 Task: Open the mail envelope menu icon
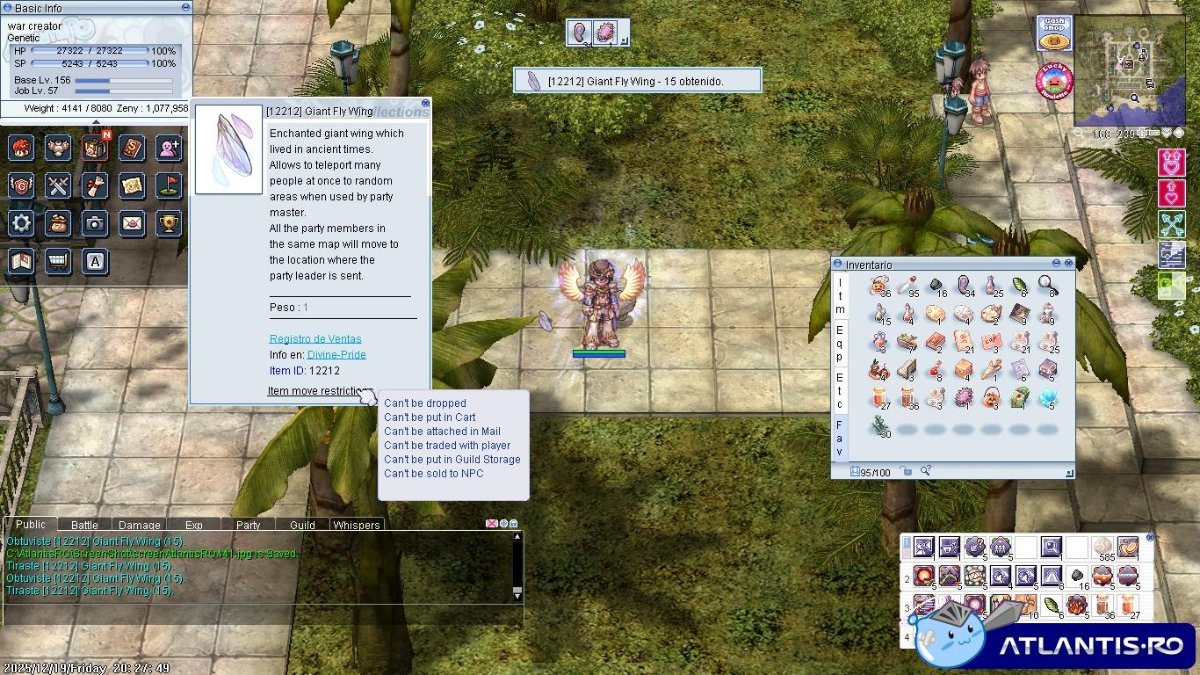pyautogui.click(x=132, y=223)
